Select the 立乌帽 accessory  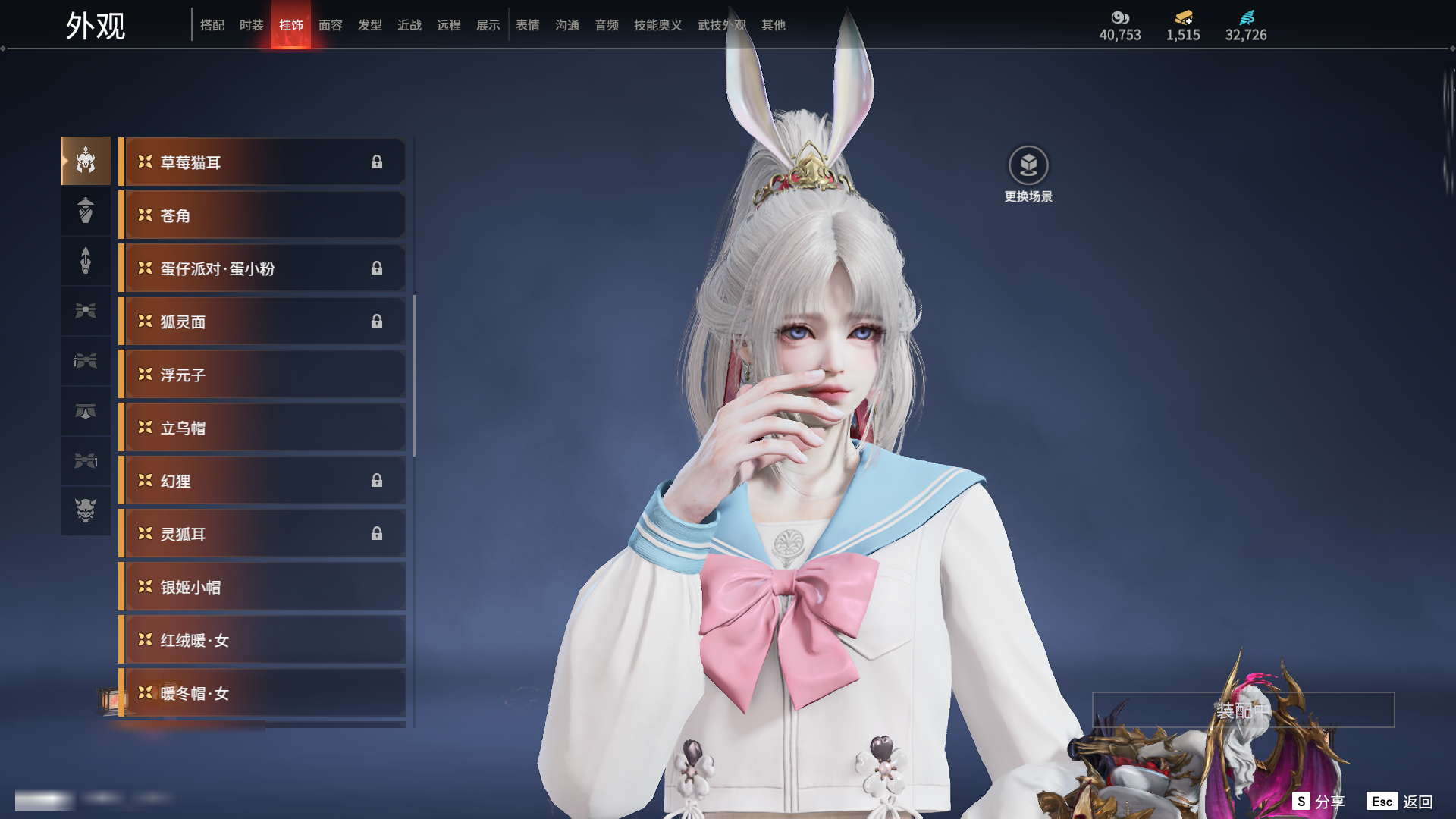262,428
